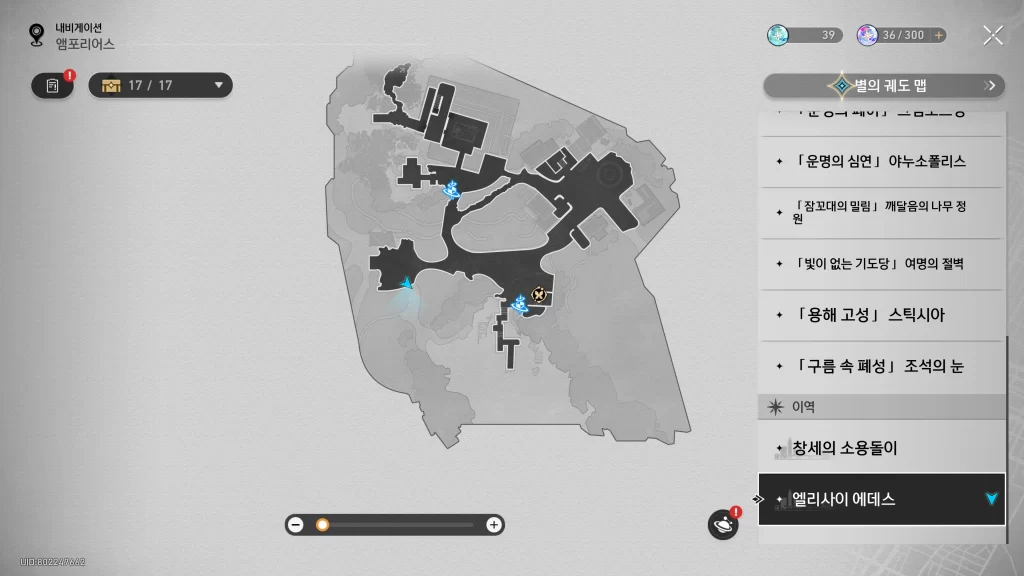This screenshot has width=1024, height=576.
Task: Open the mission log clipboard icon
Action: pyautogui.click(x=53, y=86)
